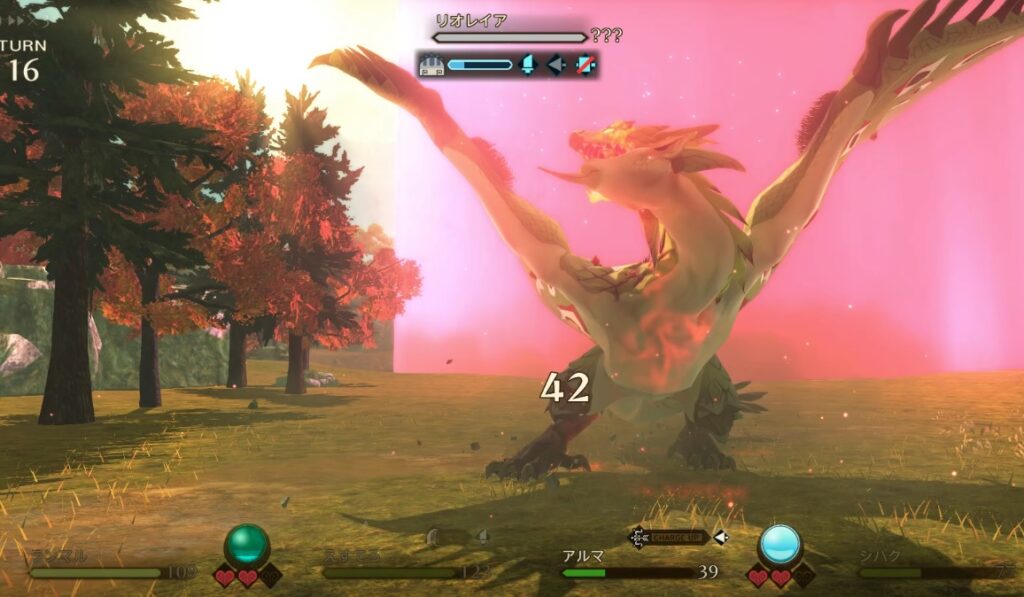Click the cyan sword status icon
The image size is (1024, 597).
click(529, 65)
